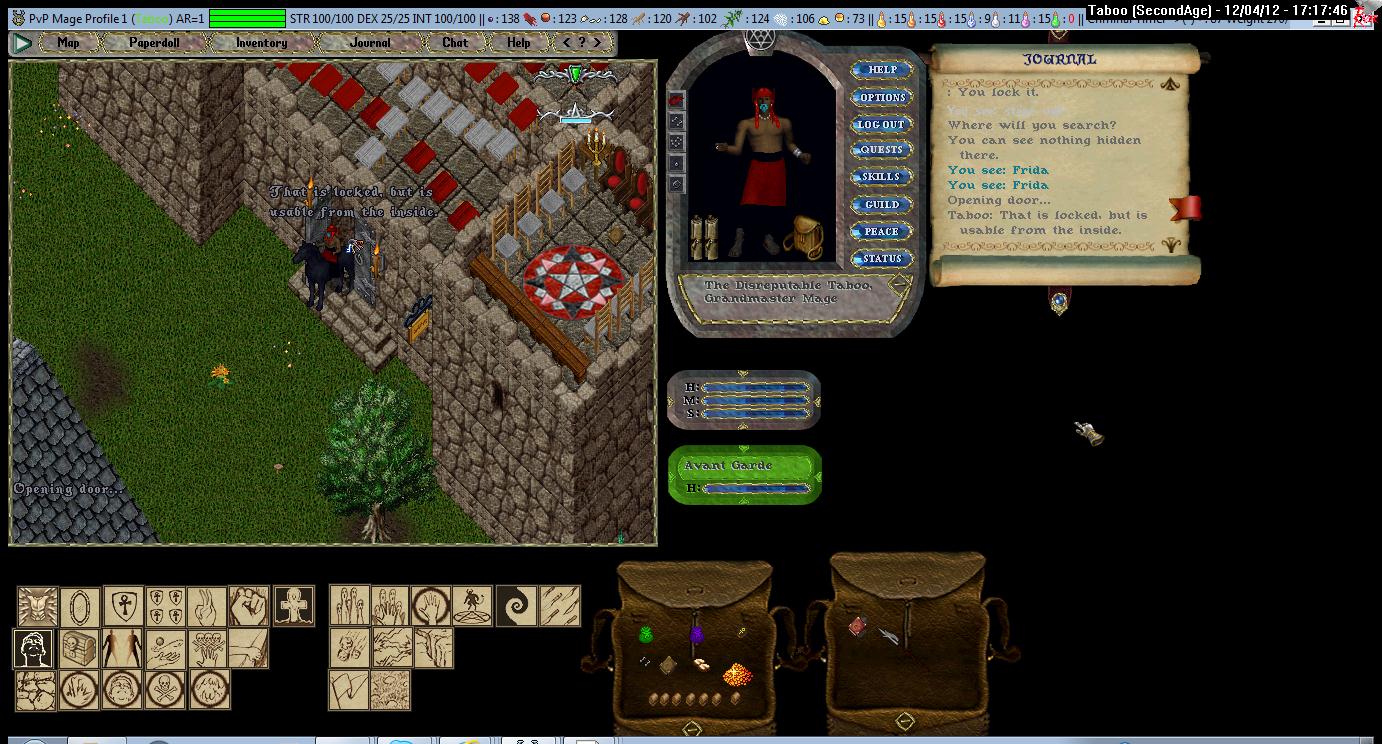
Task: Select the green bag in backpack
Action: click(x=646, y=635)
